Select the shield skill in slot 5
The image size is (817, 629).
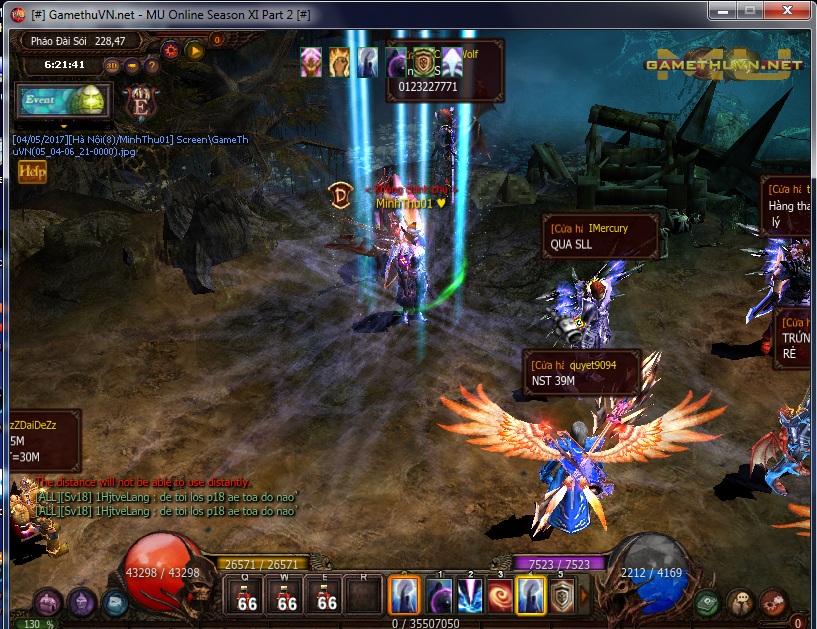pos(561,596)
